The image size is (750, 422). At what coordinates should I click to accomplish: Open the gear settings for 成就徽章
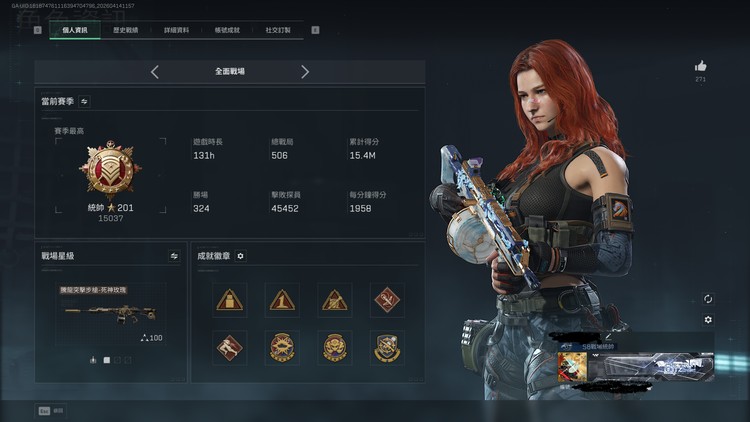(240, 256)
